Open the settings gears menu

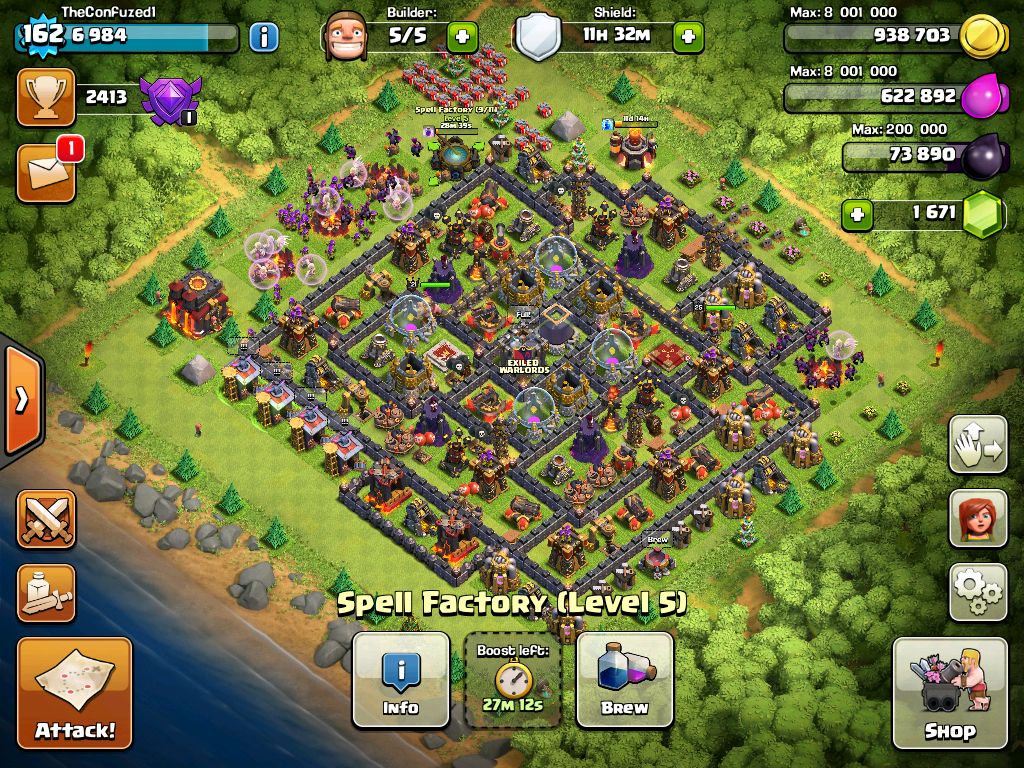coord(977,593)
